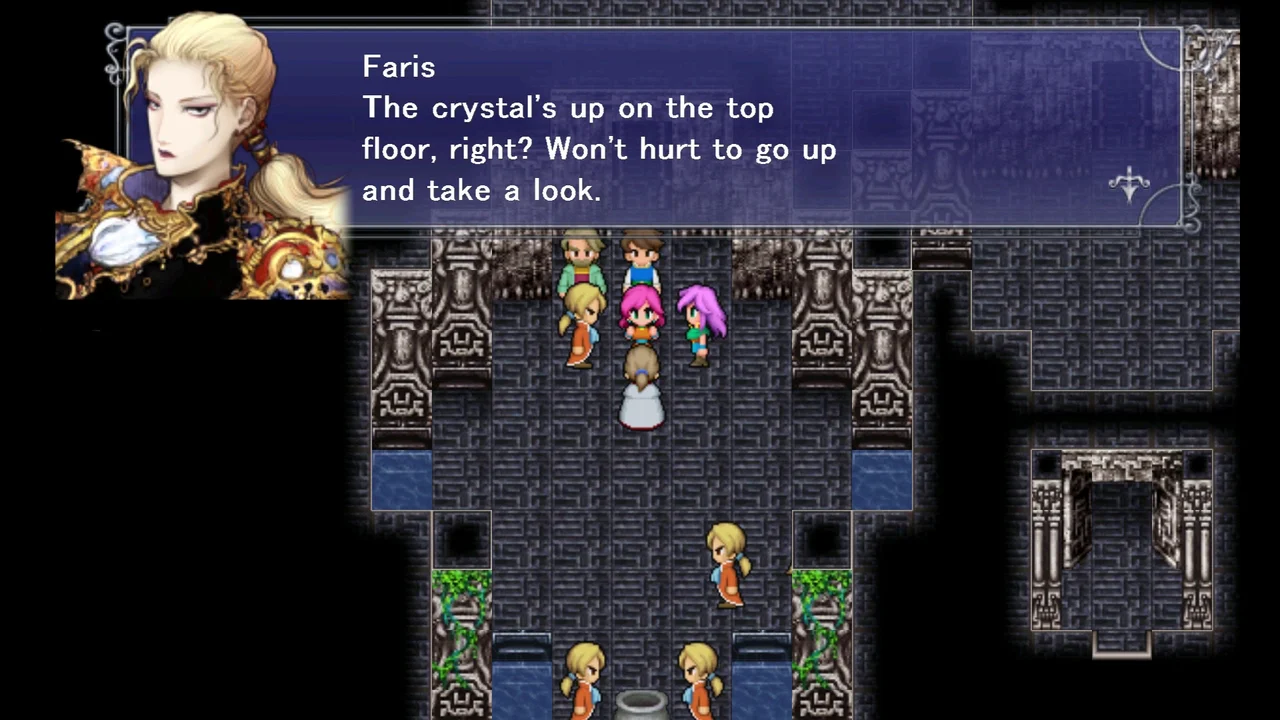Click the speaker name Faris in the dialogue
The width and height of the screenshot is (1280, 720).
(398, 66)
